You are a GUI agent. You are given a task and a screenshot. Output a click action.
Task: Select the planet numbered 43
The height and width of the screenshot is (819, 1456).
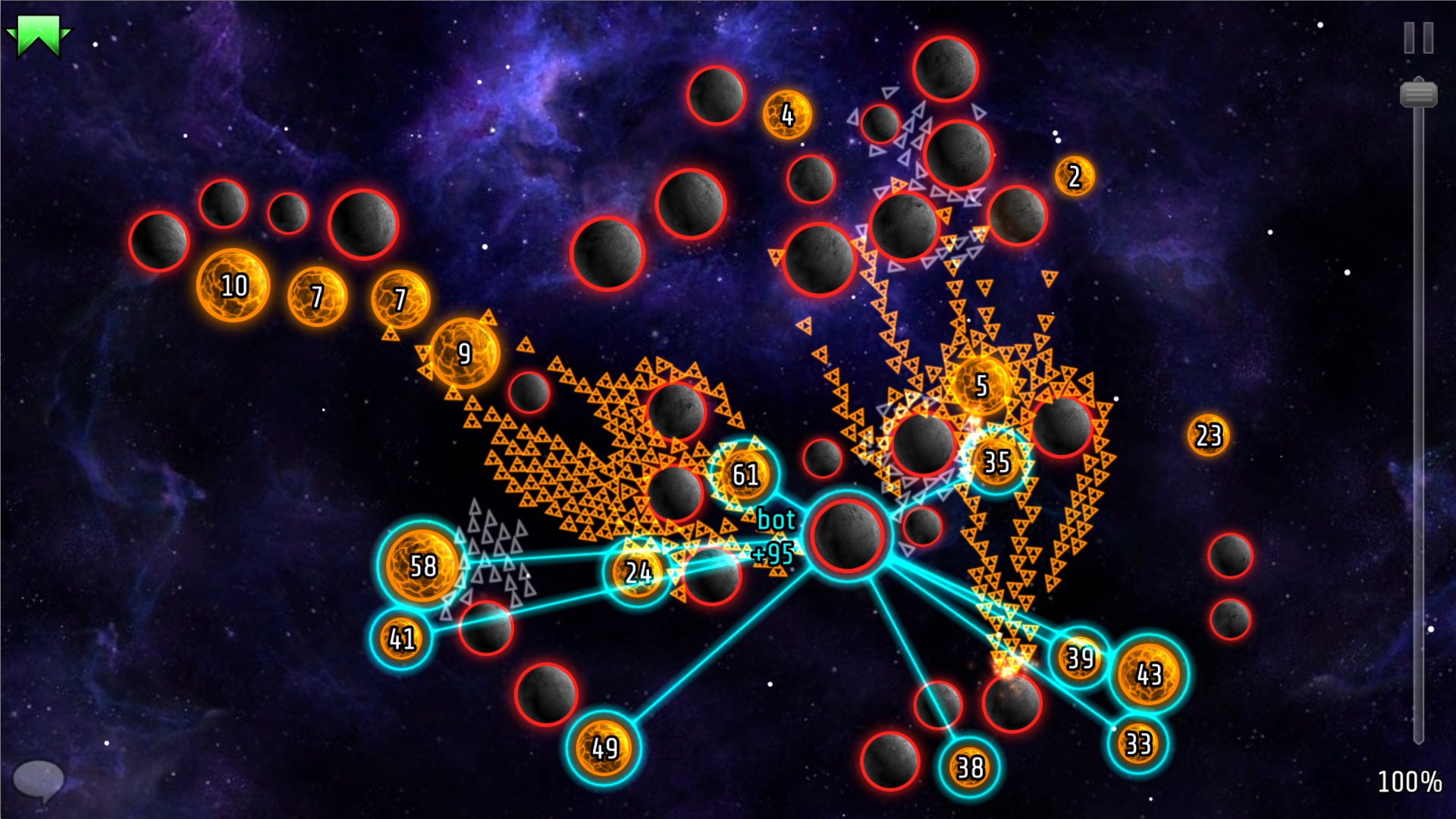click(1148, 674)
